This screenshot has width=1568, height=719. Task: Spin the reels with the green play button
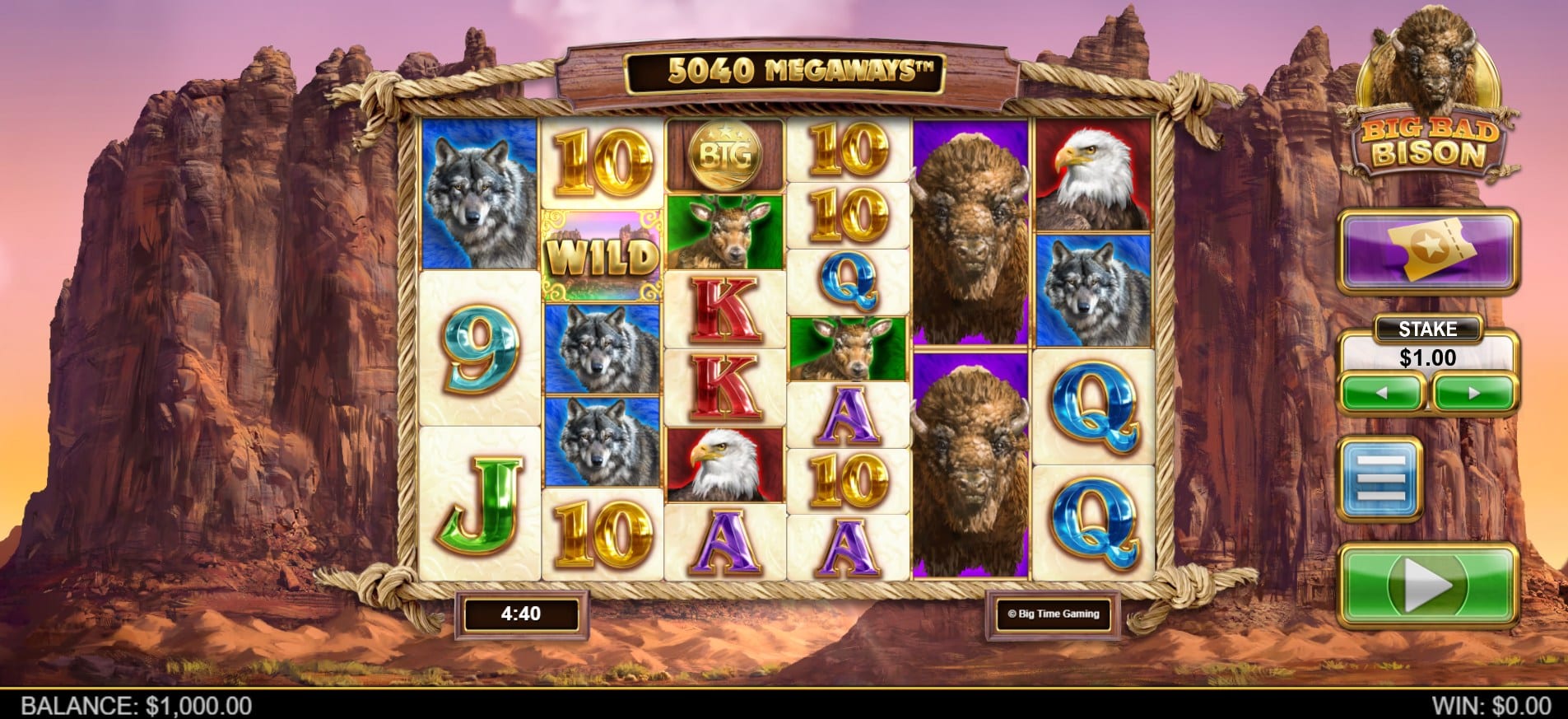pos(1428,586)
